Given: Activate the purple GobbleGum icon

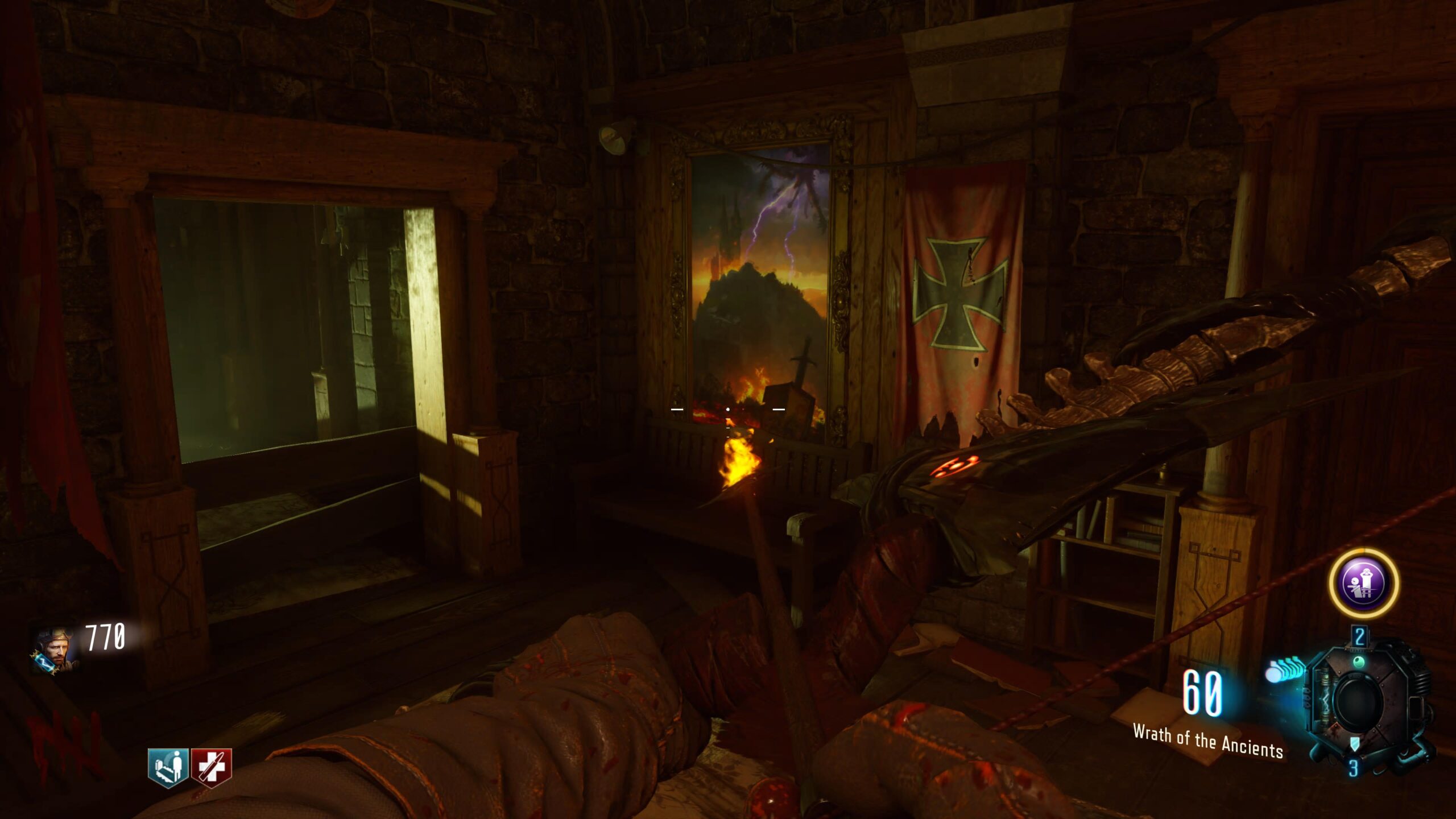Looking at the screenshot, I should point(1363,583).
